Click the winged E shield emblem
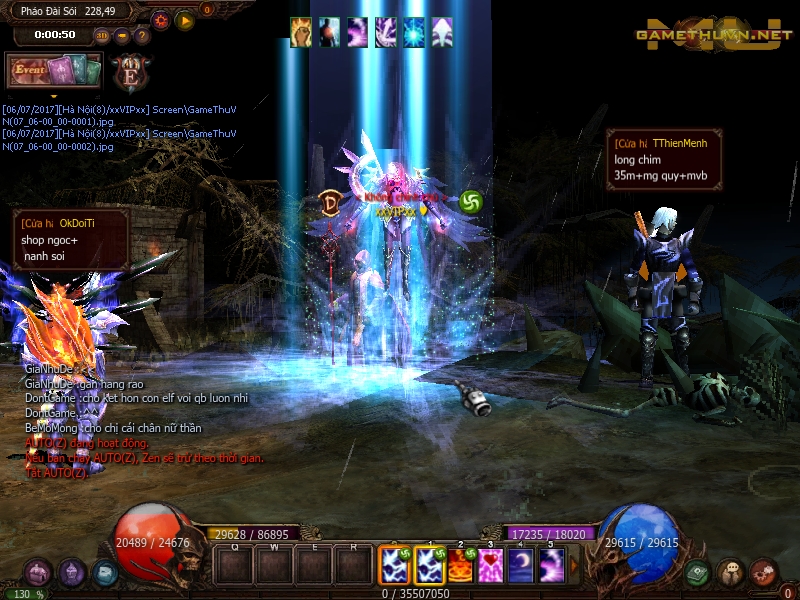The height and width of the screenshot is (600, 800). coord(130,72)
